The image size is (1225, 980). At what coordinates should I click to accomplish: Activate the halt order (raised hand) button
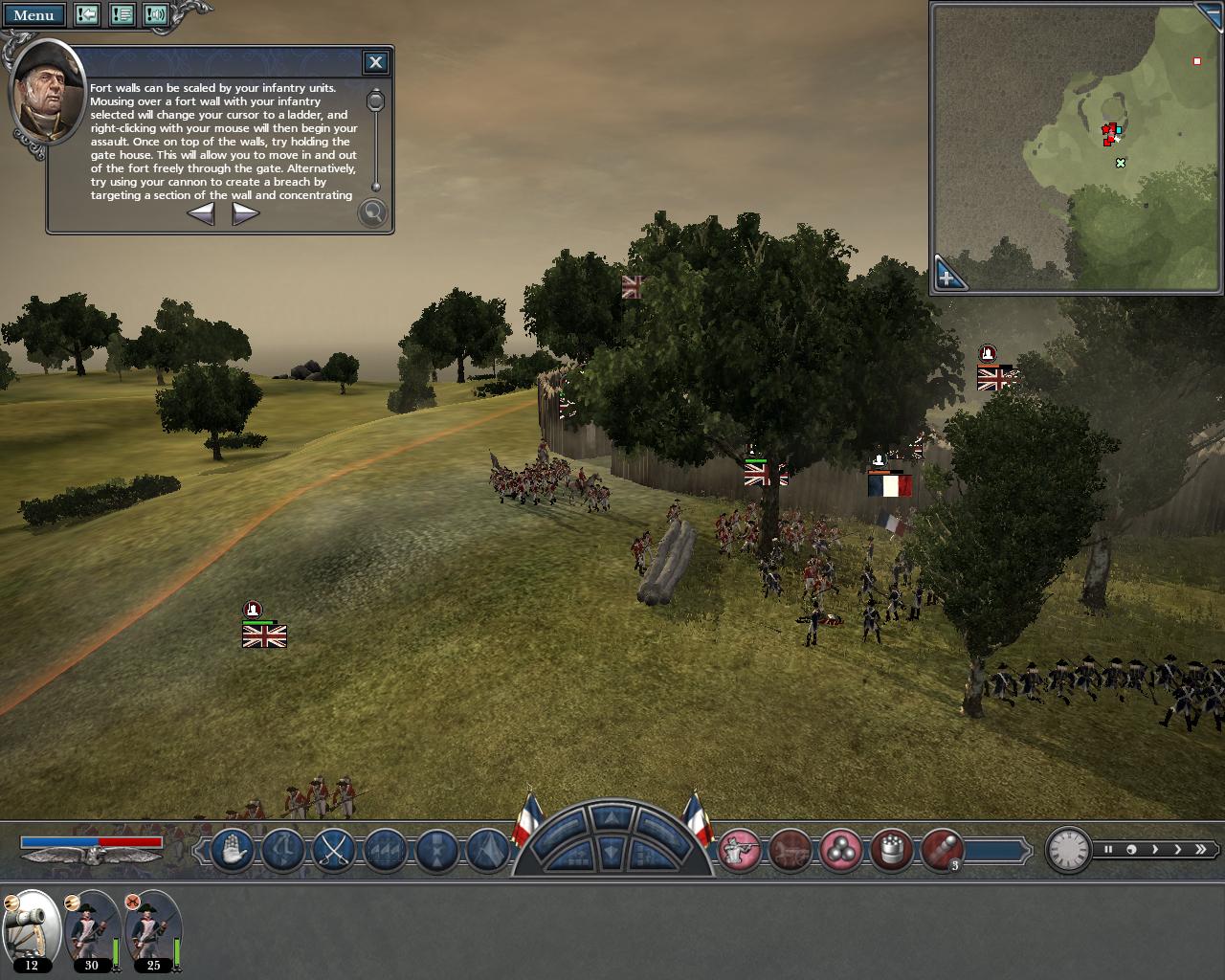coord(231,849)
